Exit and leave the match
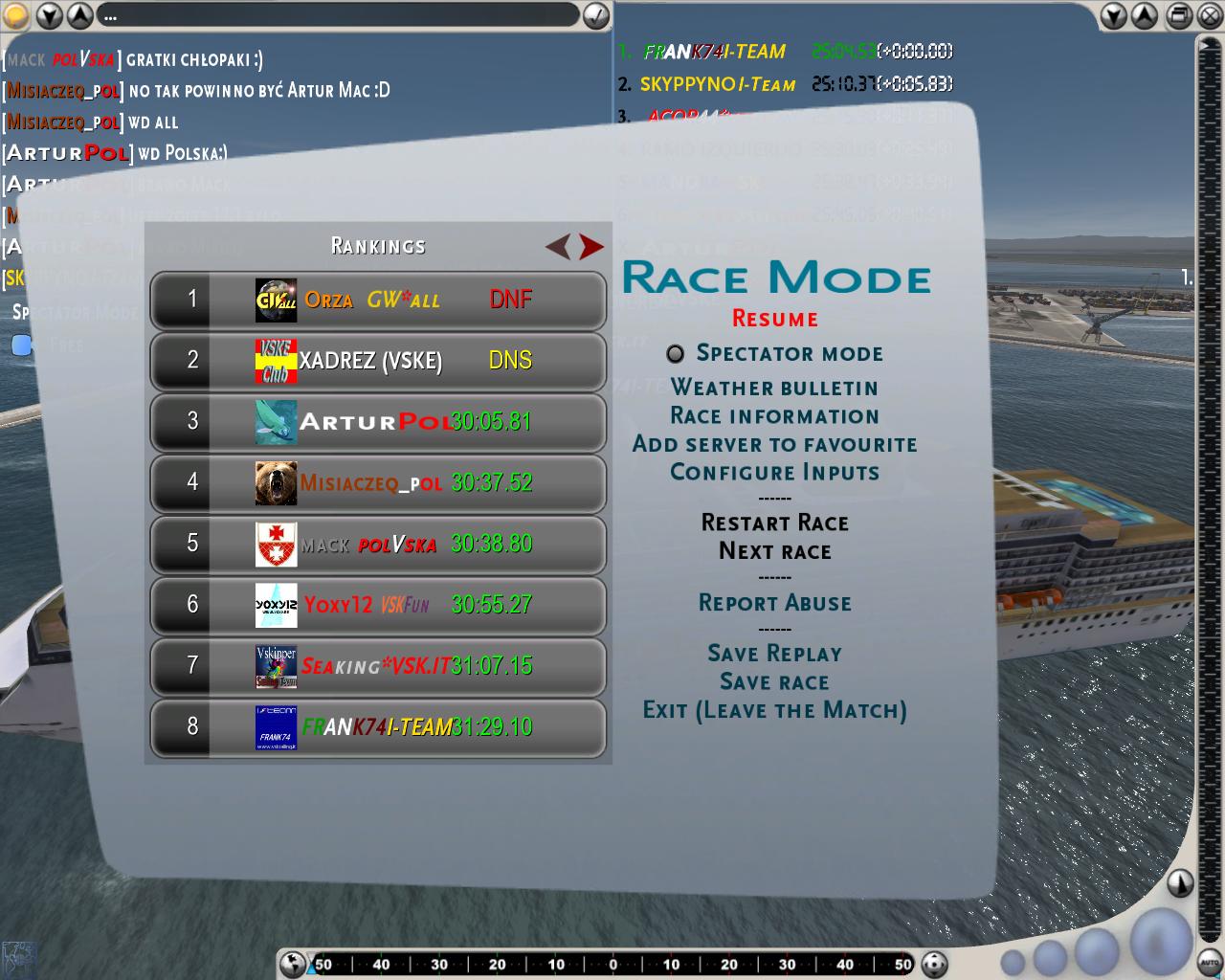1225x980 pixels. 774,710
